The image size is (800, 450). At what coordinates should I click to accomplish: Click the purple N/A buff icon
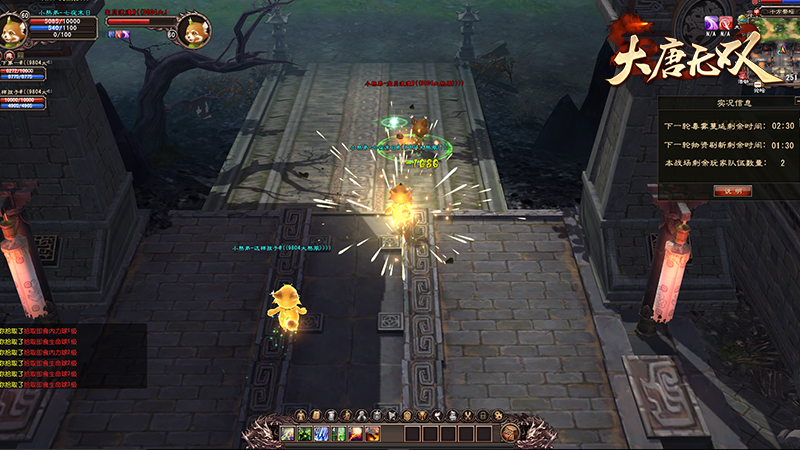[711, 22]
